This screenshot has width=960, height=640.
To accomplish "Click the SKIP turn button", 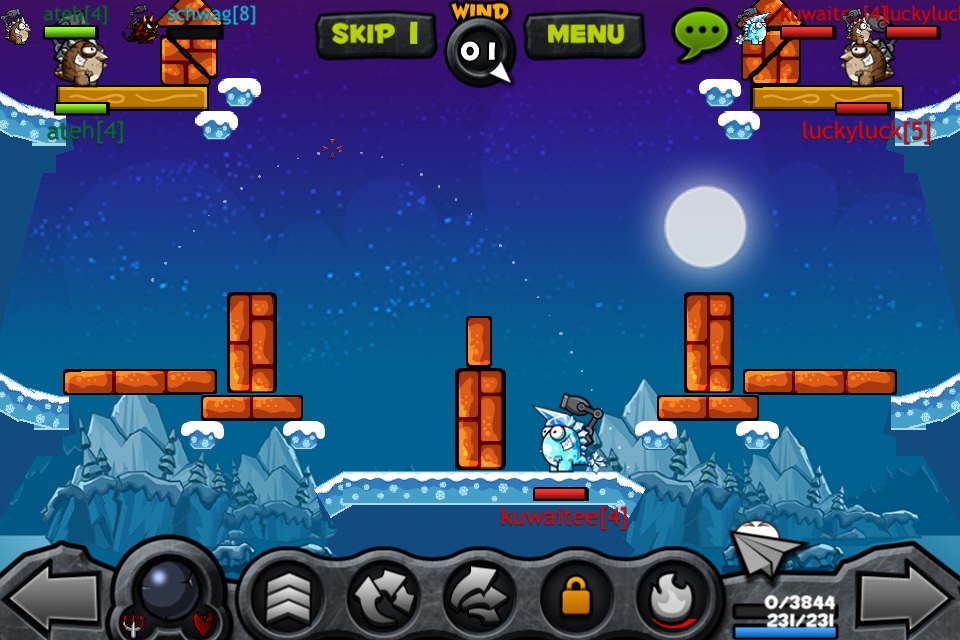I will (375, 34).
